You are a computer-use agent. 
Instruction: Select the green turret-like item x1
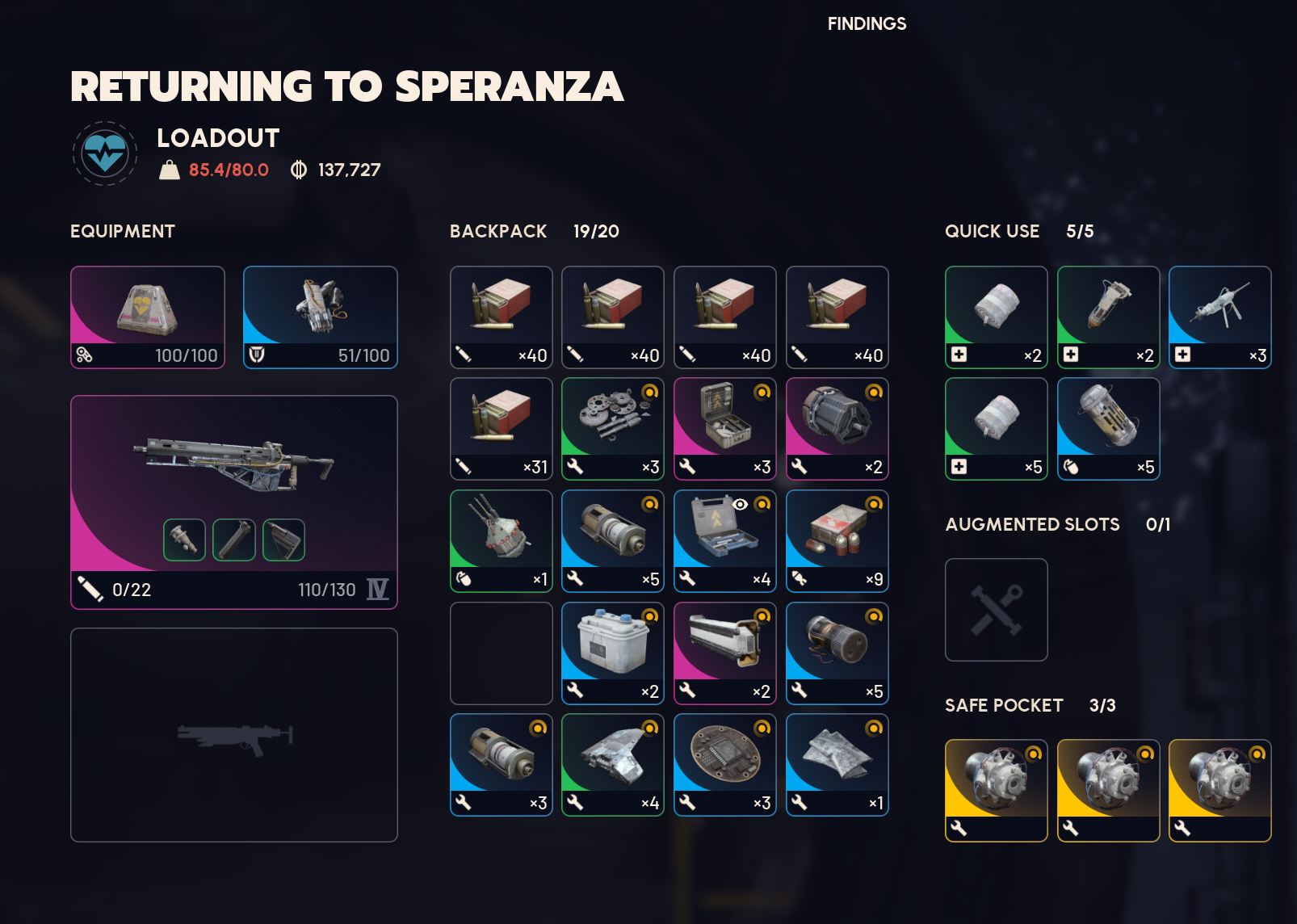coord(502,541)
